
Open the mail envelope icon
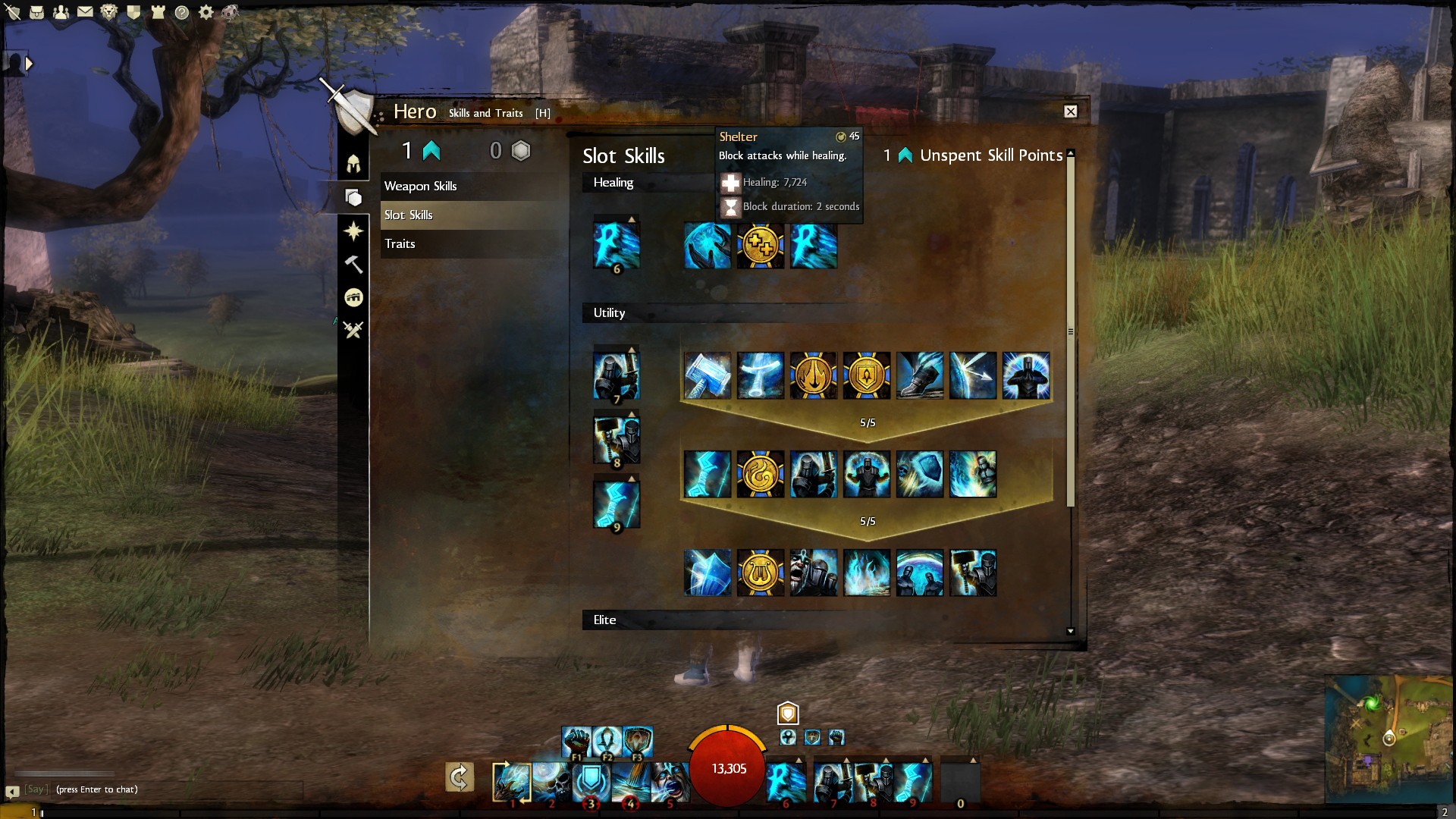(85, 12)
